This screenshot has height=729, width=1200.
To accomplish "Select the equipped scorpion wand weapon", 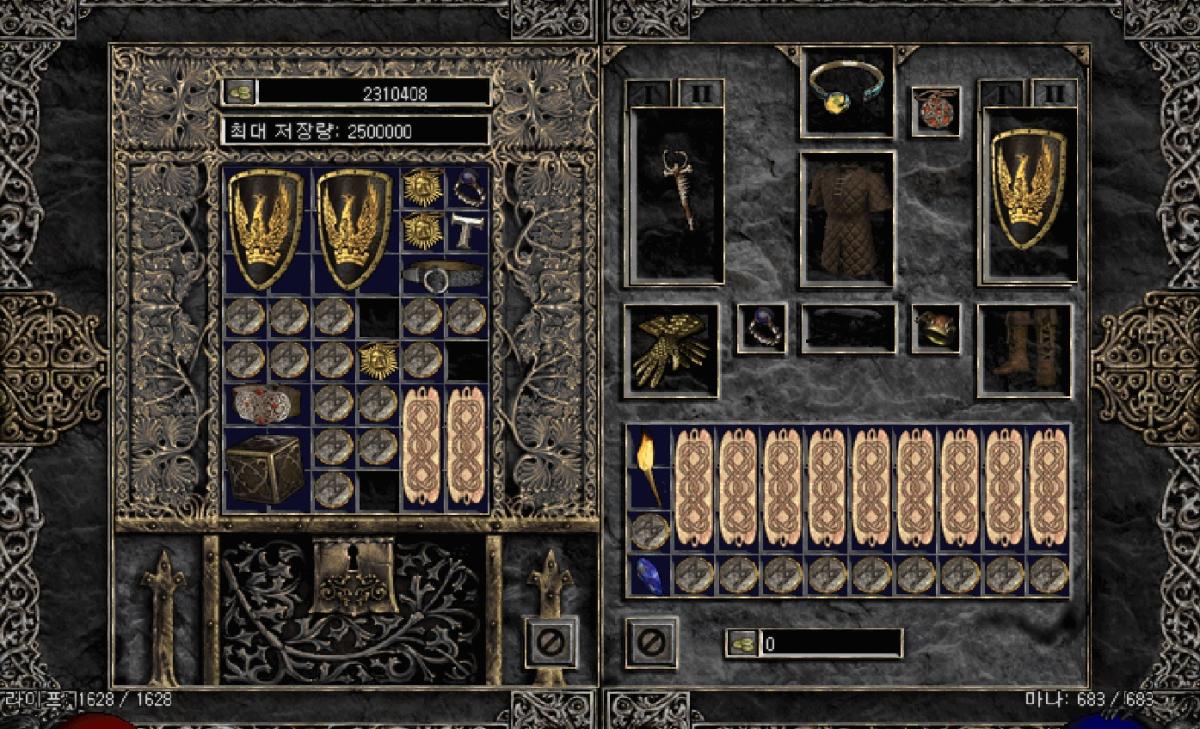I will click(674, 192).
